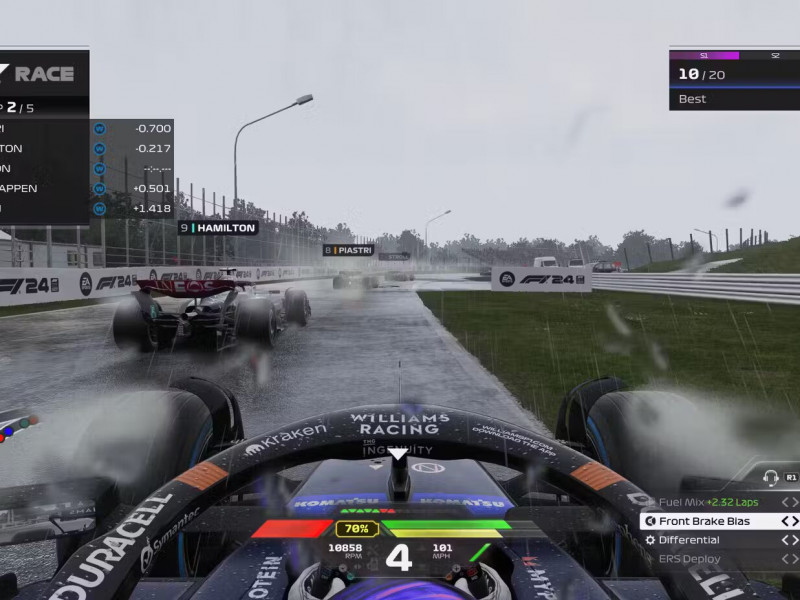Click the ERS Deploy right arrow
Image resolution: width=800 pixels, height=600 pixels.
795,559
